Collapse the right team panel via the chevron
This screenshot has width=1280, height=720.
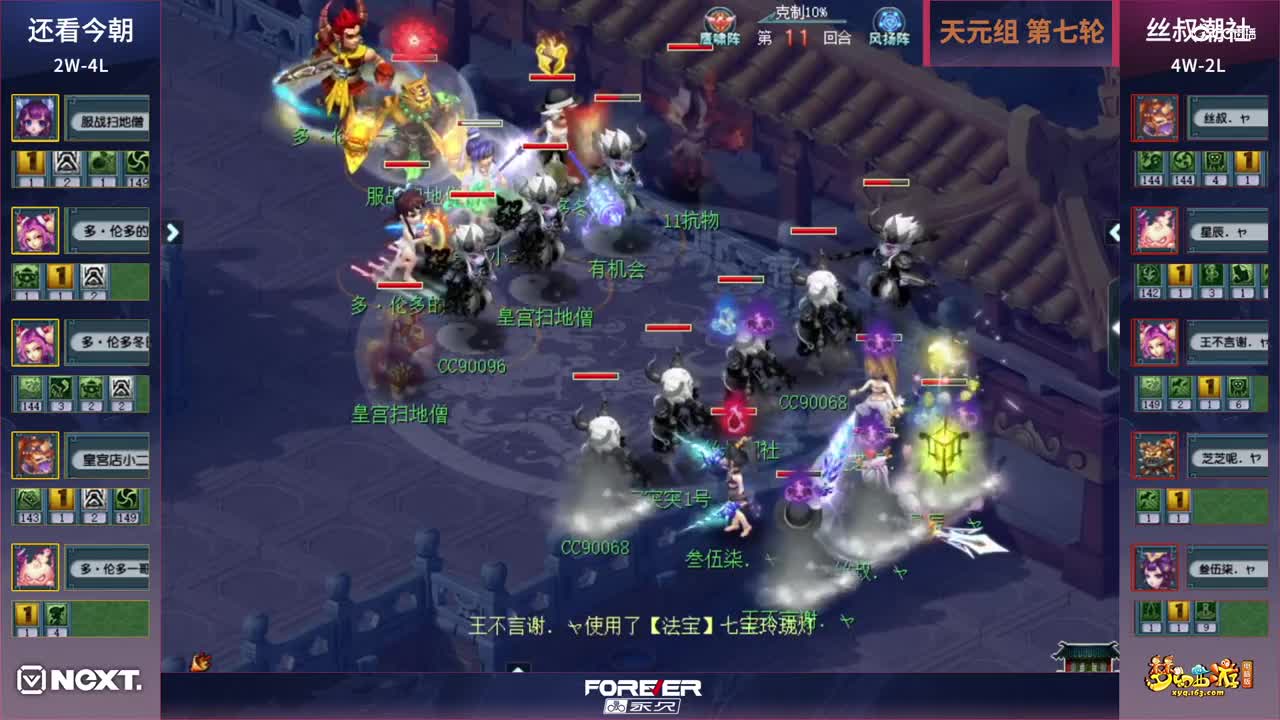tap(1113, 232)
